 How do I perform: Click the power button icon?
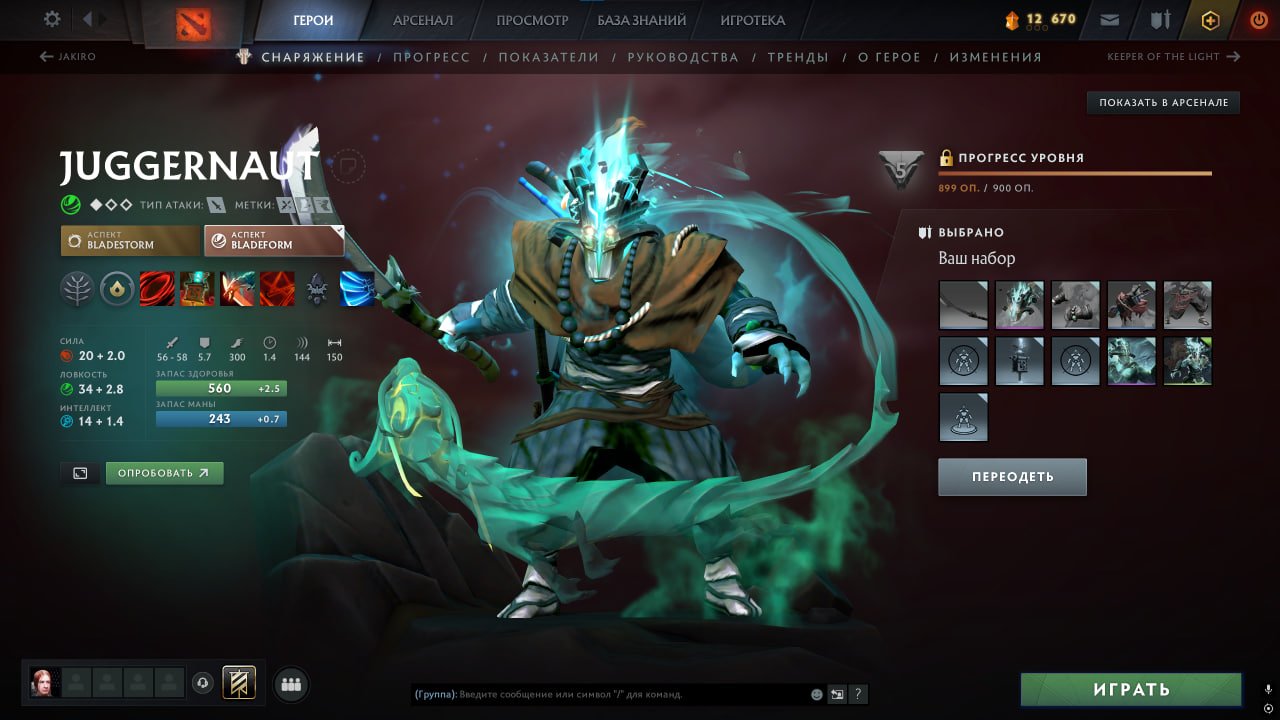click(1257, 19)
